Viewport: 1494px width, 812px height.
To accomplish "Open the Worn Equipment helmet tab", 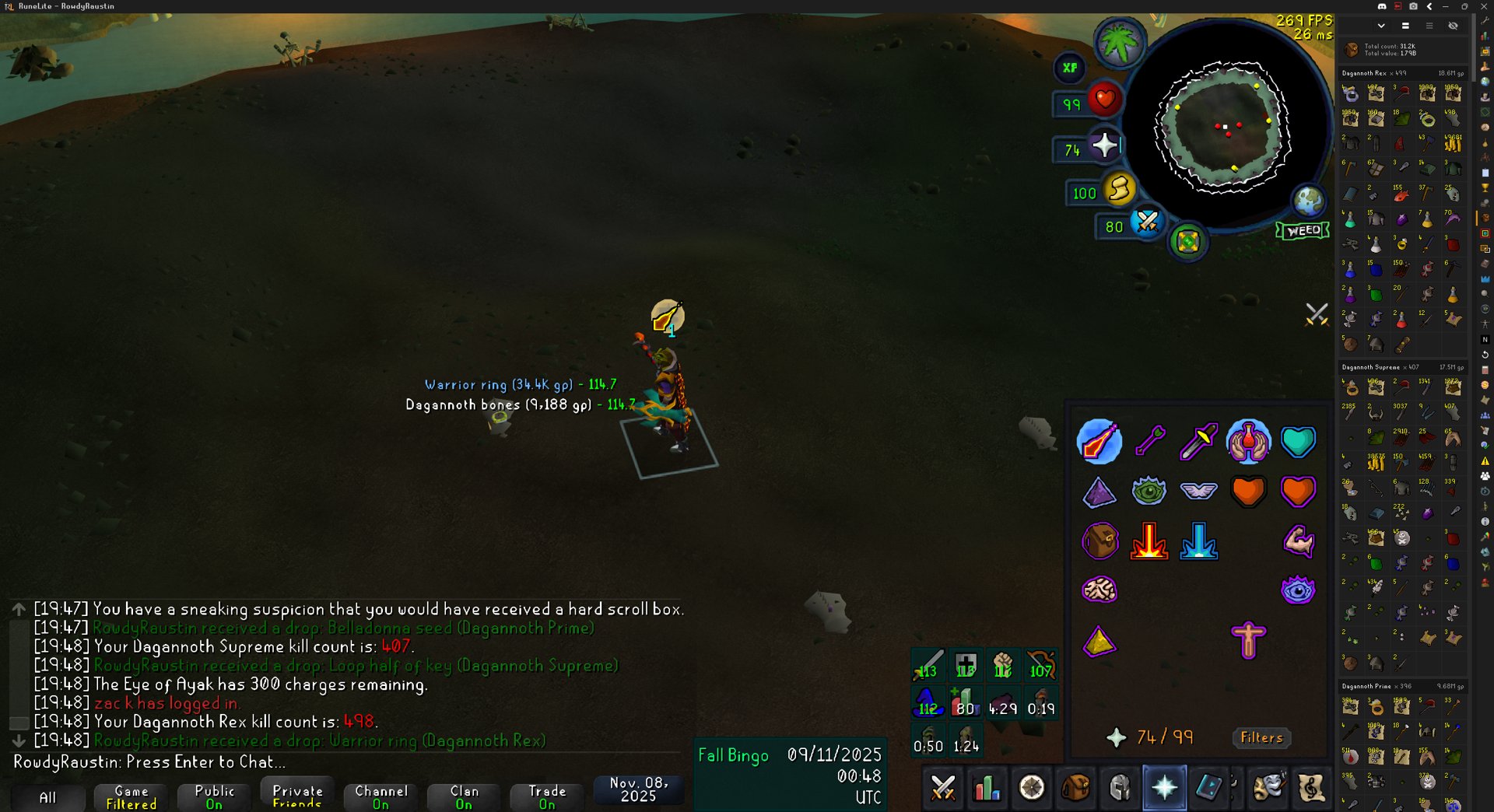I will [x=1120, y=788].
